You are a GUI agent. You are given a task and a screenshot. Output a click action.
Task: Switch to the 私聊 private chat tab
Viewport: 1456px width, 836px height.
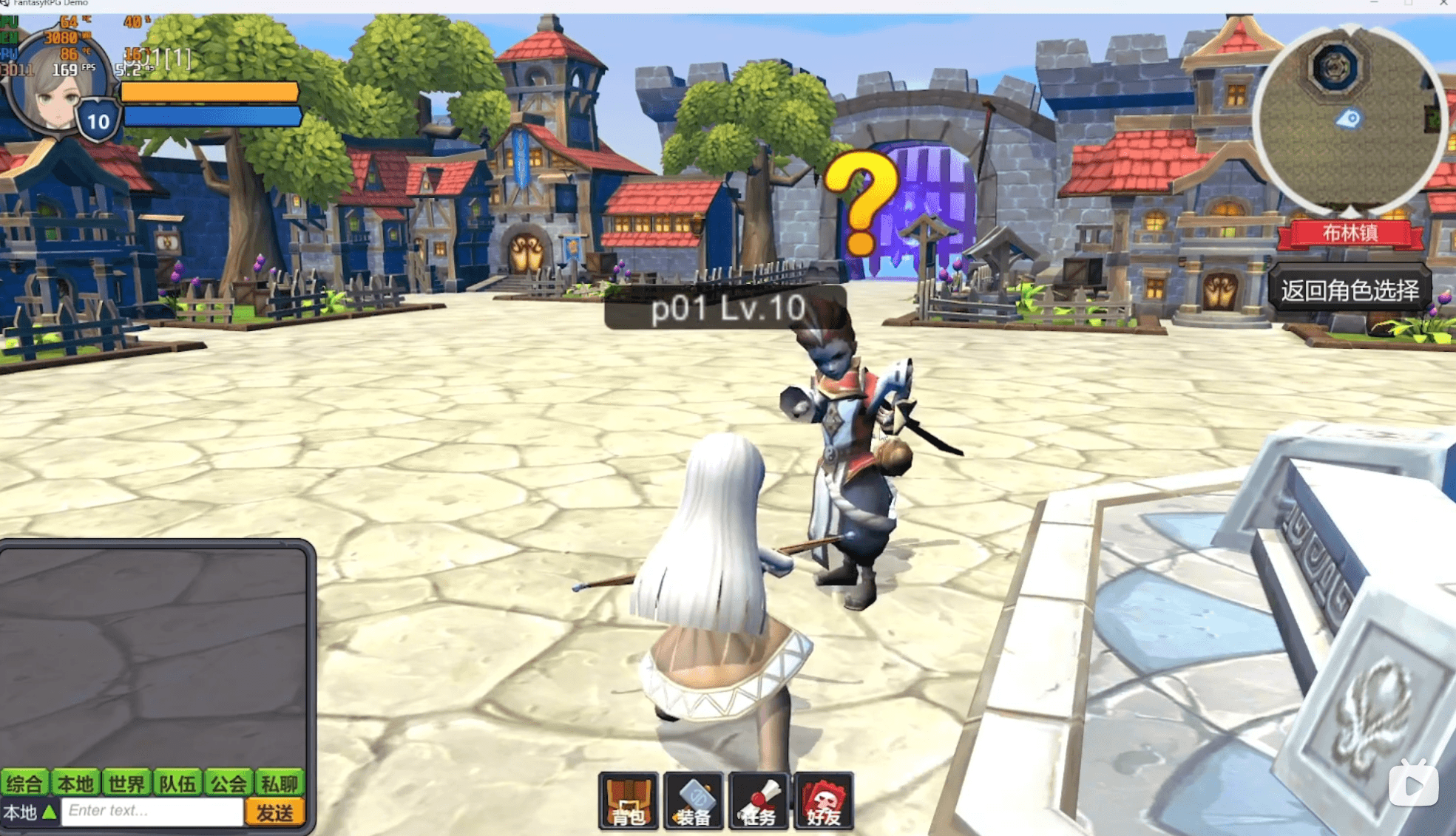(x=283, y=784)
